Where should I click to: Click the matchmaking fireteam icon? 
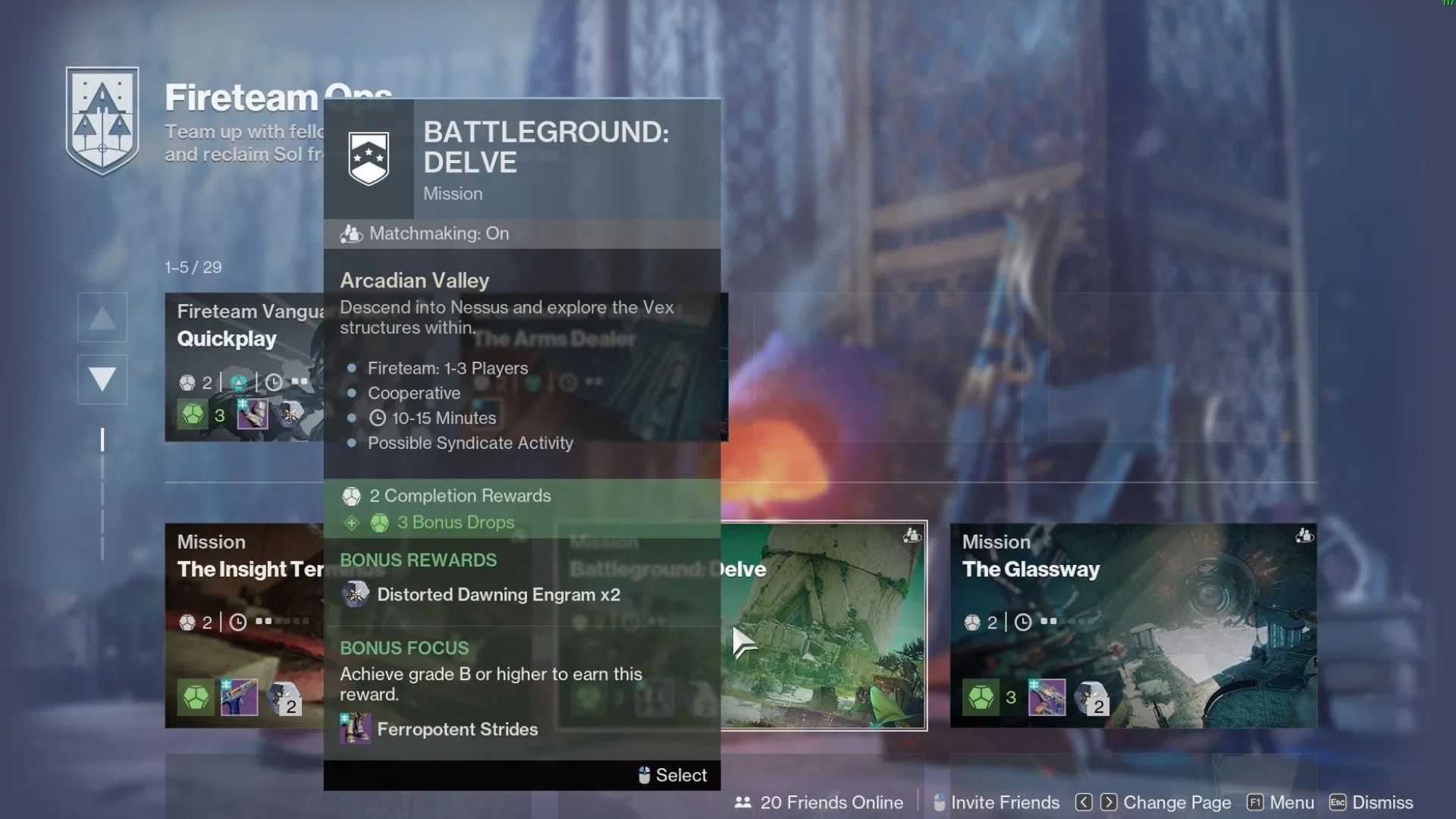tap(351, 234)
